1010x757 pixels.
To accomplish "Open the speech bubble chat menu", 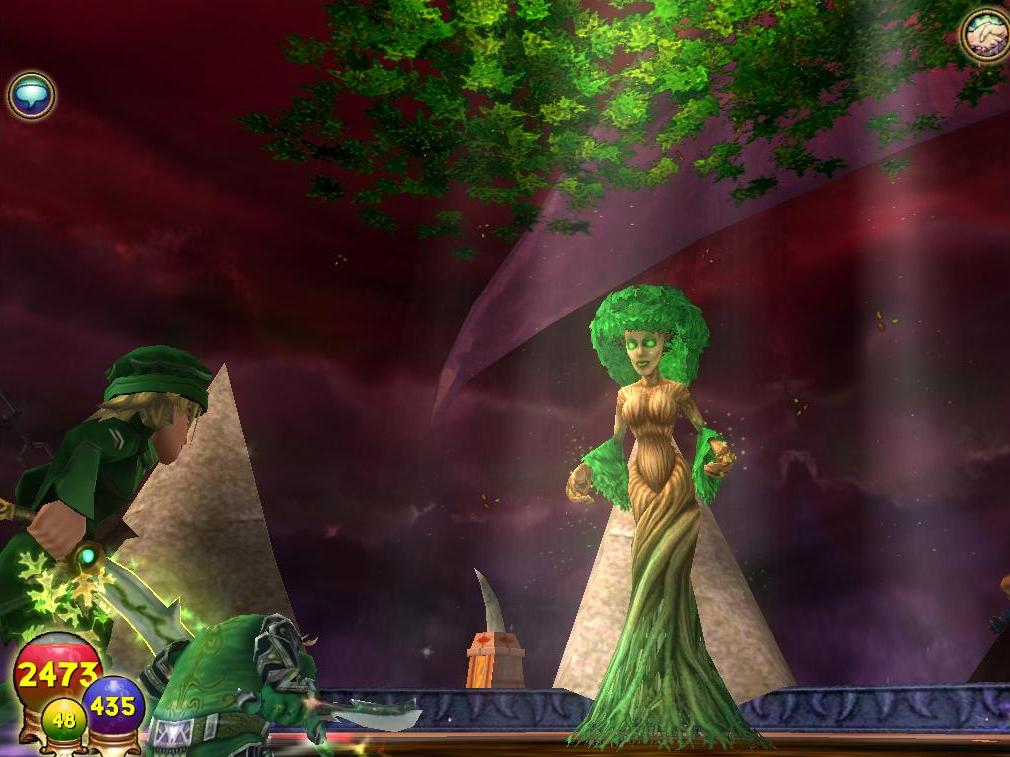I will [31, 96].
